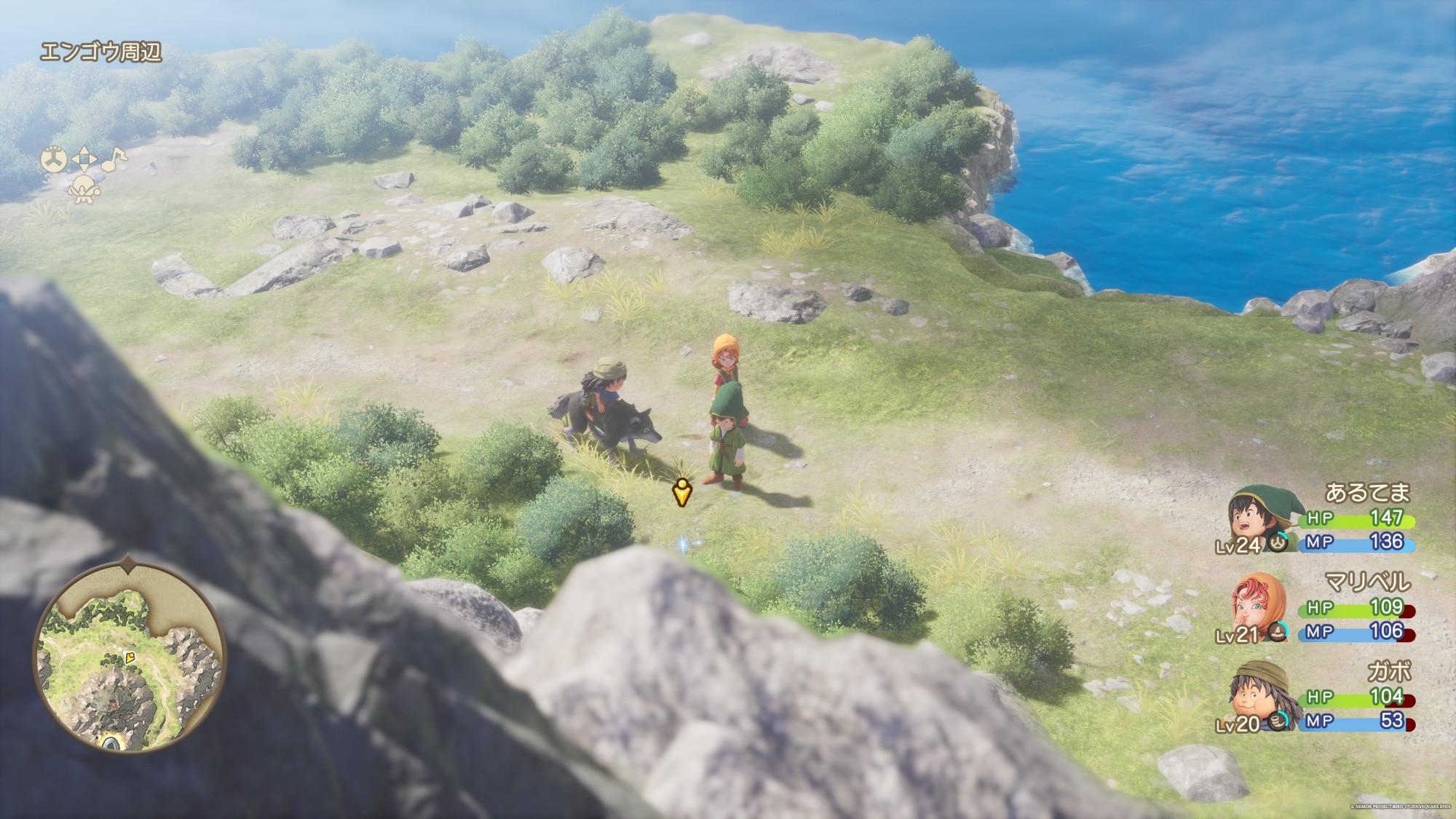
Task: Click マリベル's witch hat vocation icon
Action: coord(1278,632)
